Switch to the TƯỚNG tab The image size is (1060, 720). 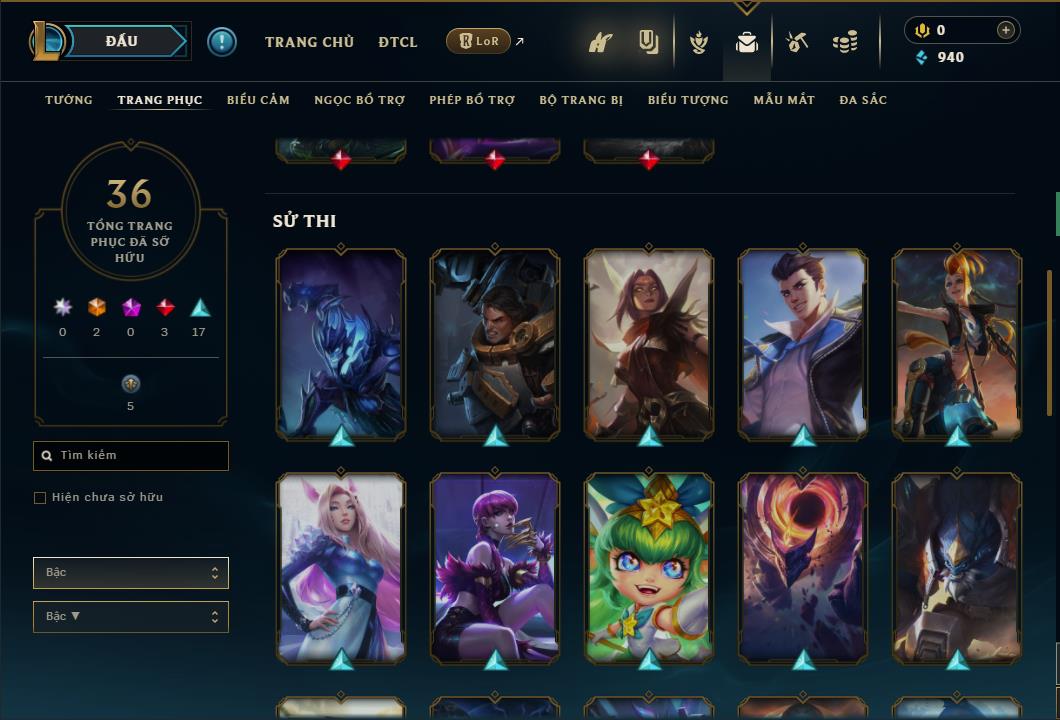(x=69, y=100)
